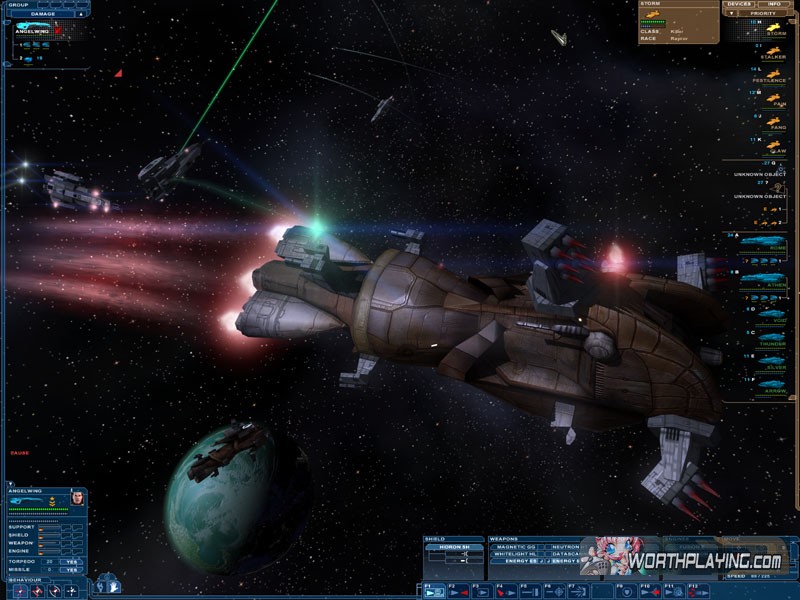The width and height of the screenshot is (800, 600).
Task: Toggle the Torpedo YES button
Action: pos(70,561)
